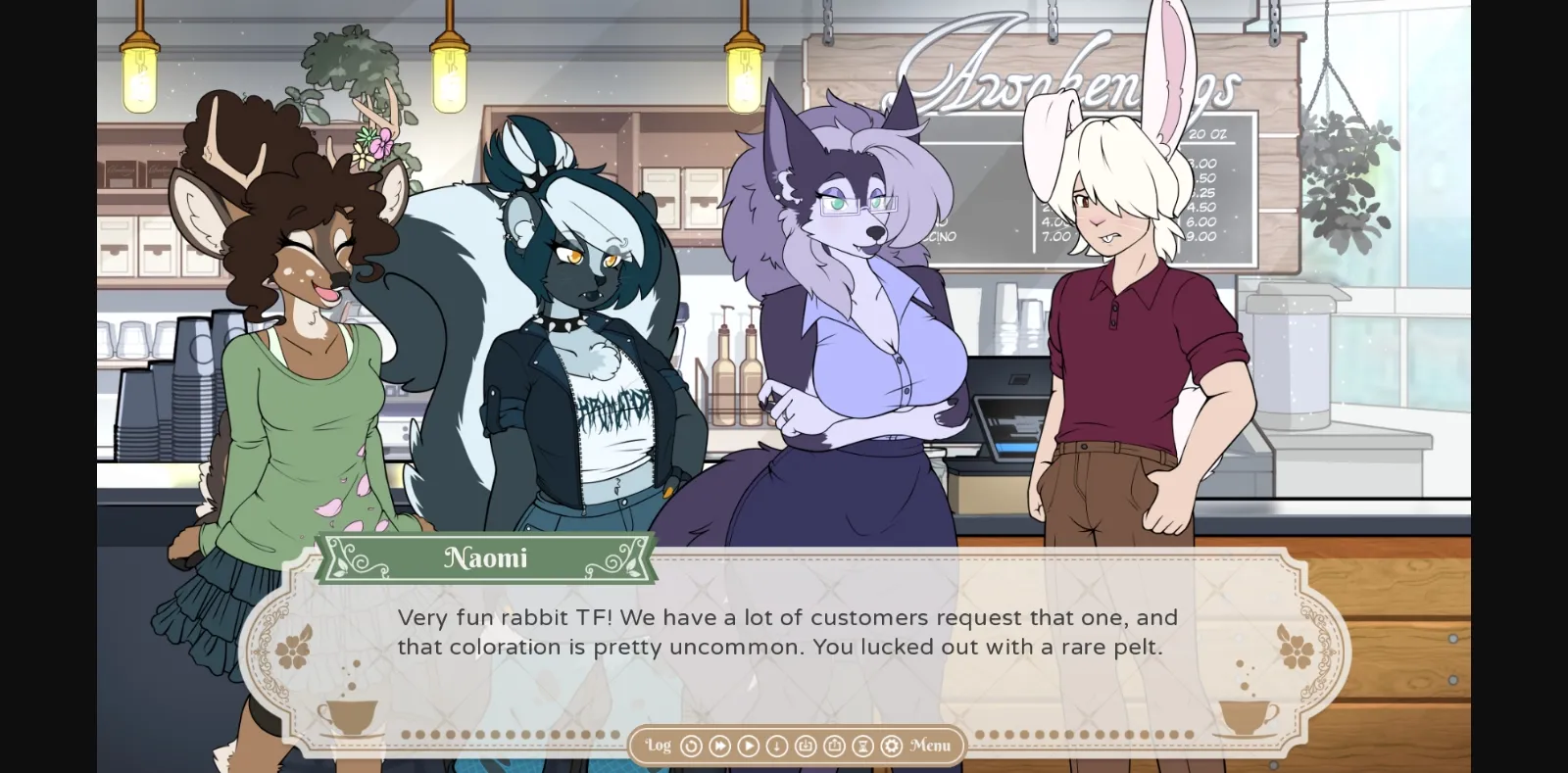Open quick load with the upload icon
Image resolution: width=1568 pixels, height=773 pixels.
tap(834, 746)
